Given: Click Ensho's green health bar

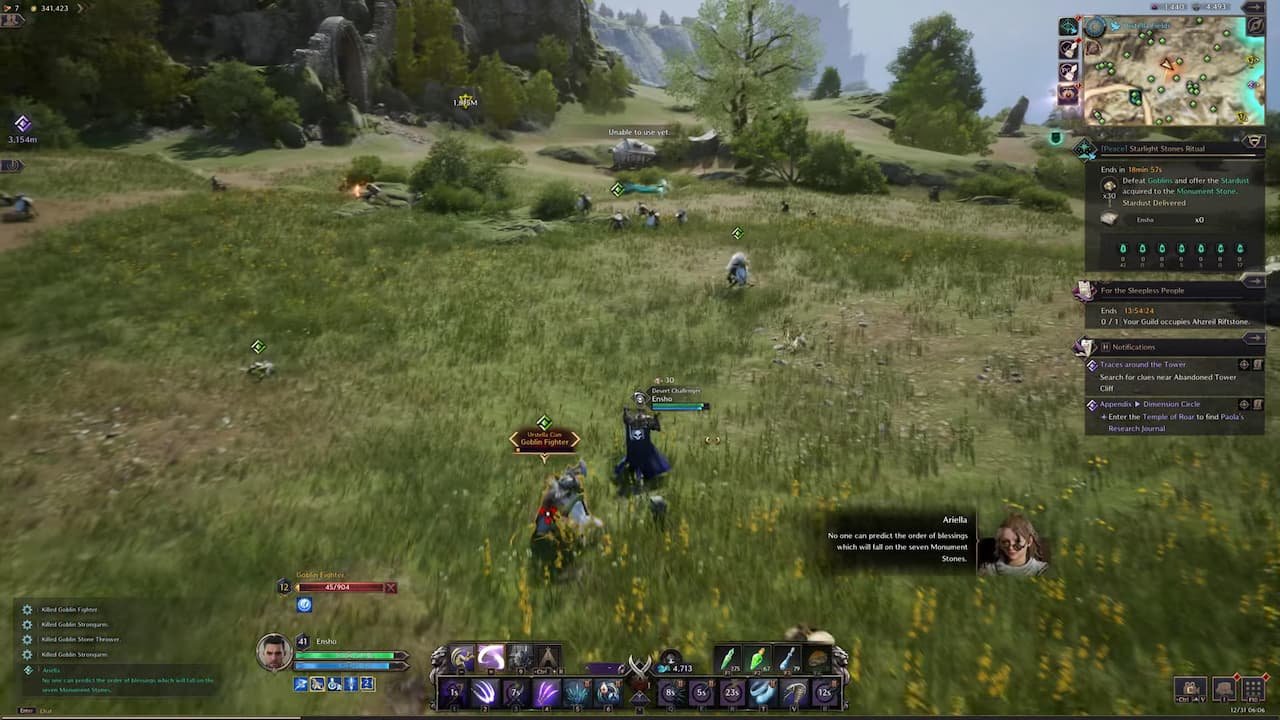Looking at the screenshot, I should [x=345, y=655].
